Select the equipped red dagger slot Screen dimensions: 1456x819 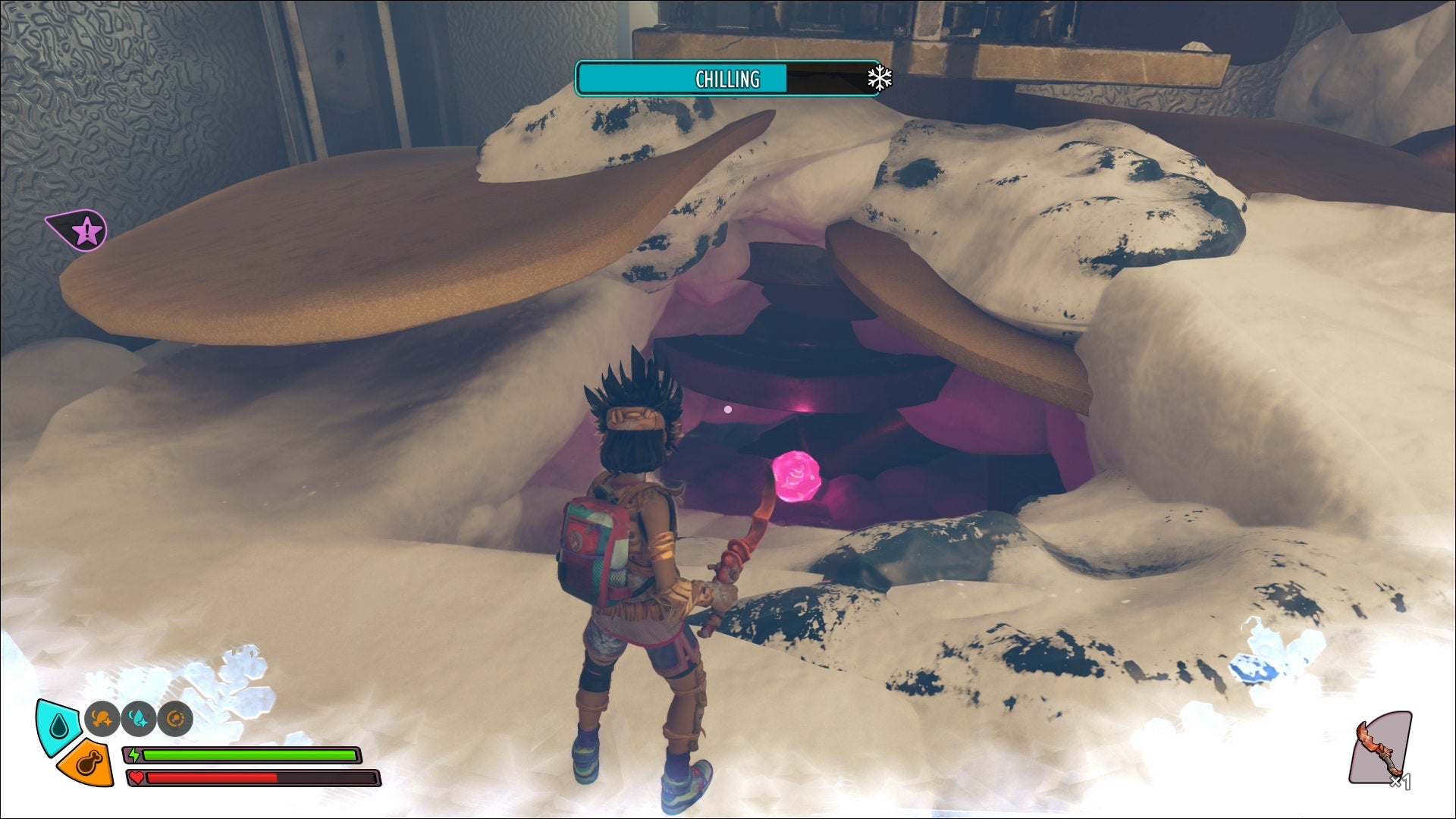[1380, 750]
